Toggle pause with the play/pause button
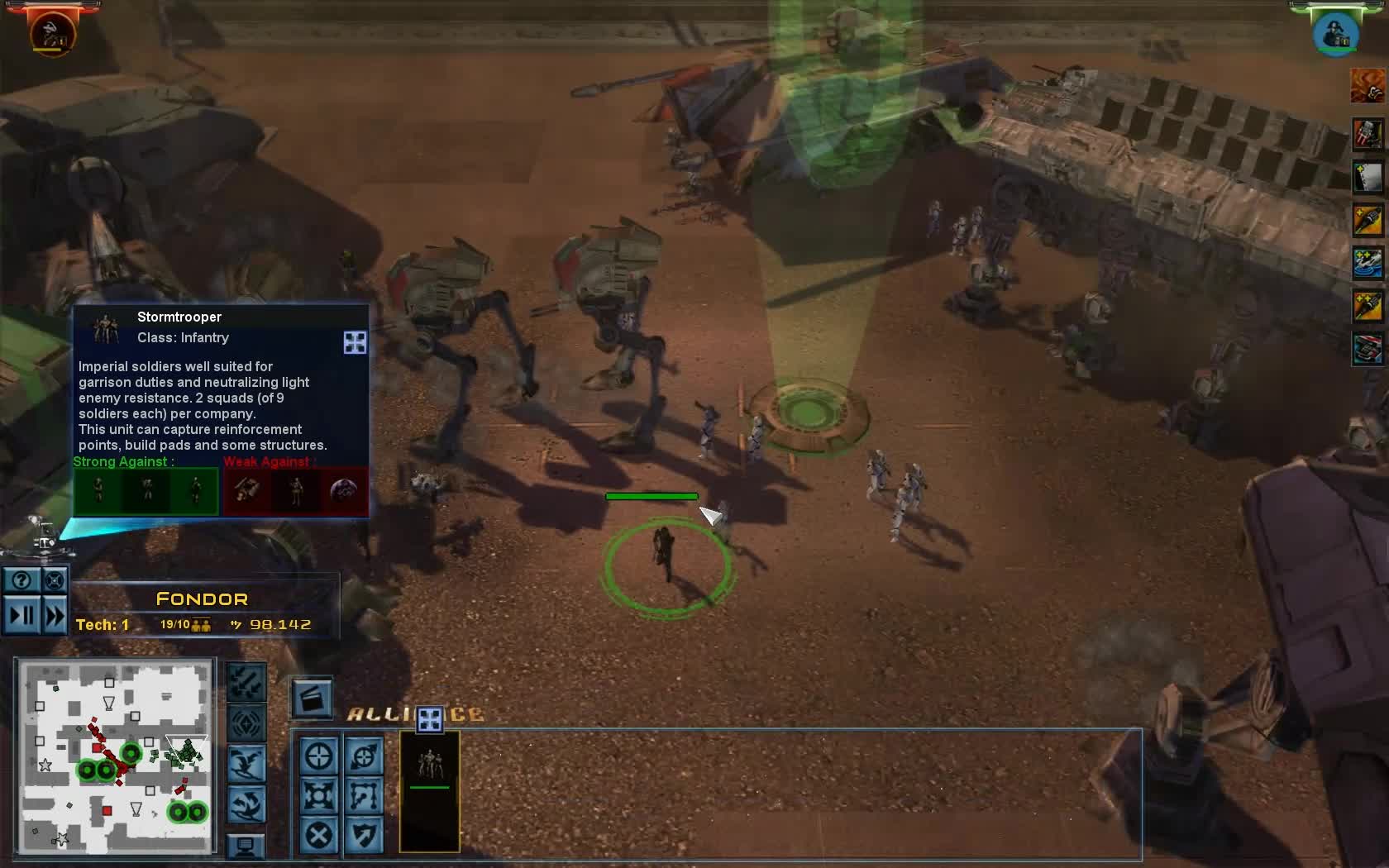Viewport: 1389px width, 868px height. click(x=22, y=615)
